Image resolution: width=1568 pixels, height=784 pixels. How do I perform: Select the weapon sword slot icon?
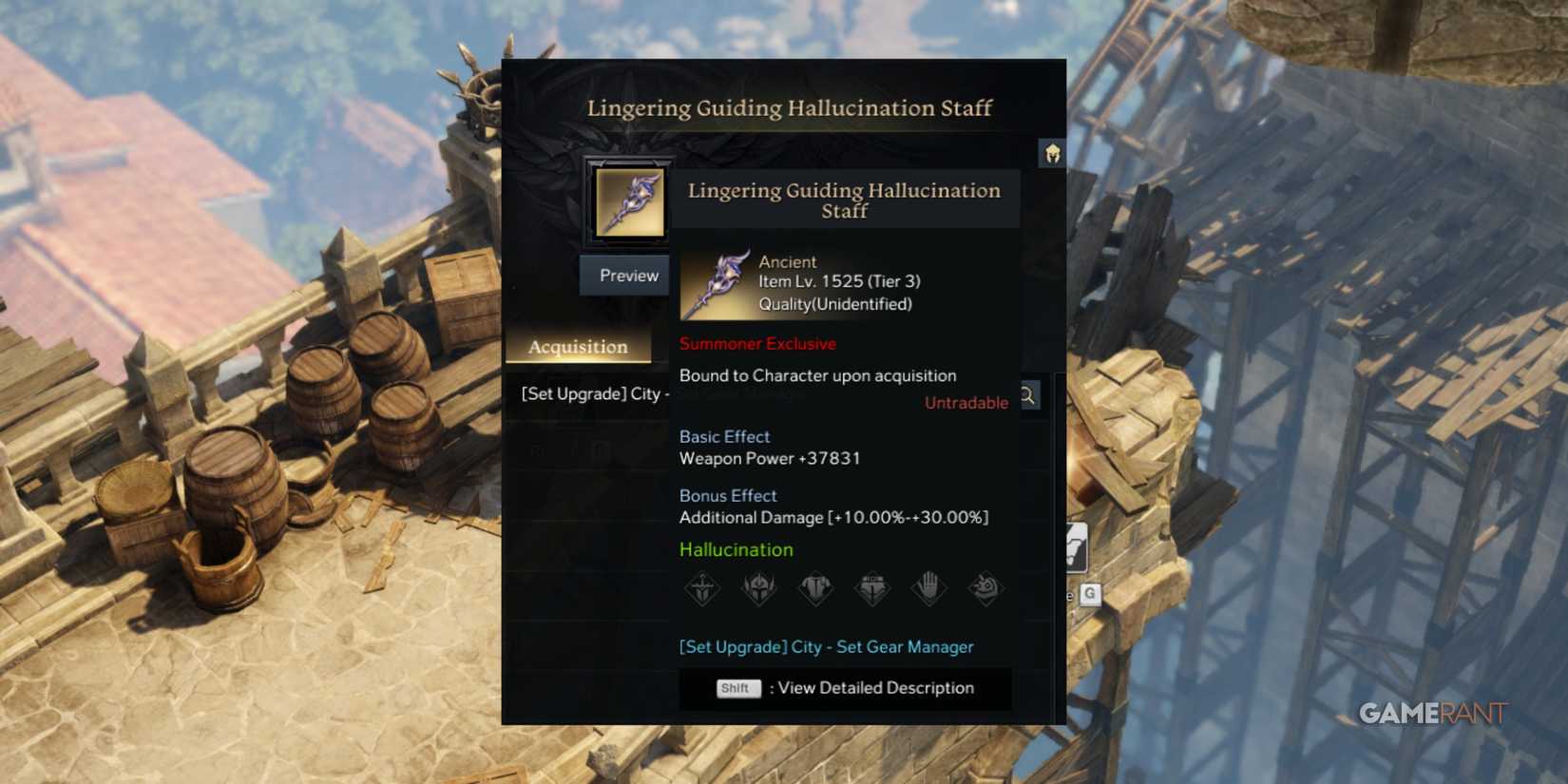(x=703, y=587)
